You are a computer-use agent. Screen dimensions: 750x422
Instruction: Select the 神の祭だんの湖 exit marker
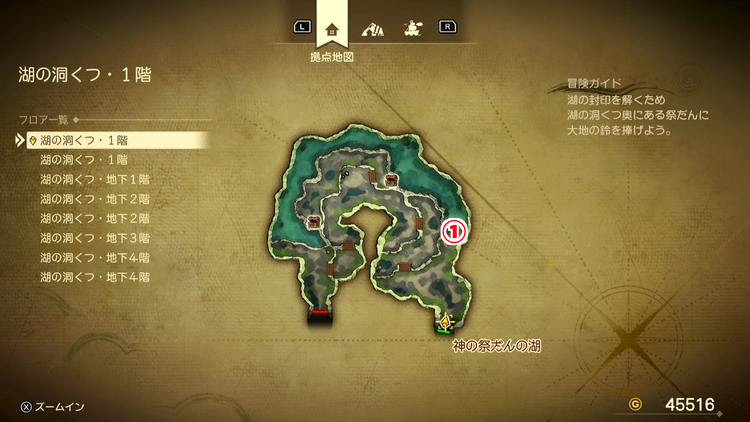[445, 323]
